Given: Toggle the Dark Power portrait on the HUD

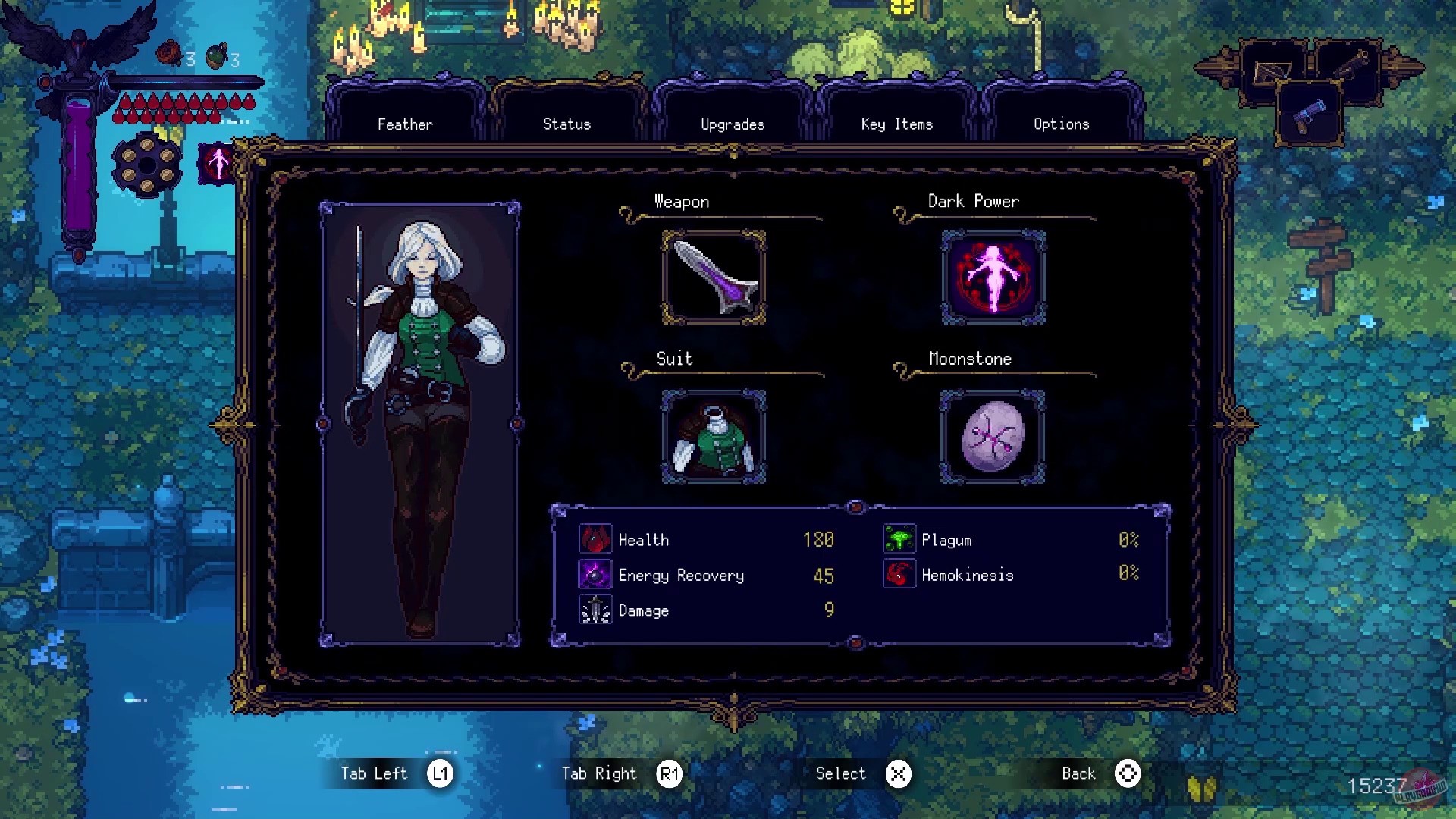Looking at the screenshot, I should pos(216,162).
